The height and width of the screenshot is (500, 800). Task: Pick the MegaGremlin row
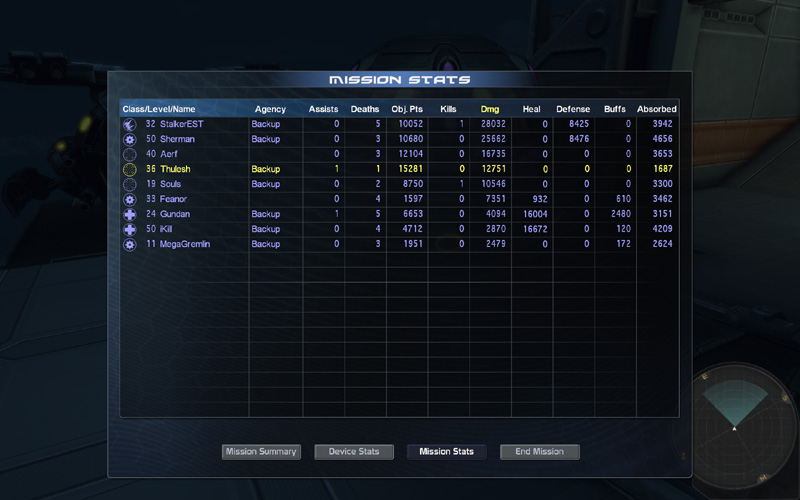(x=185, y=244)
